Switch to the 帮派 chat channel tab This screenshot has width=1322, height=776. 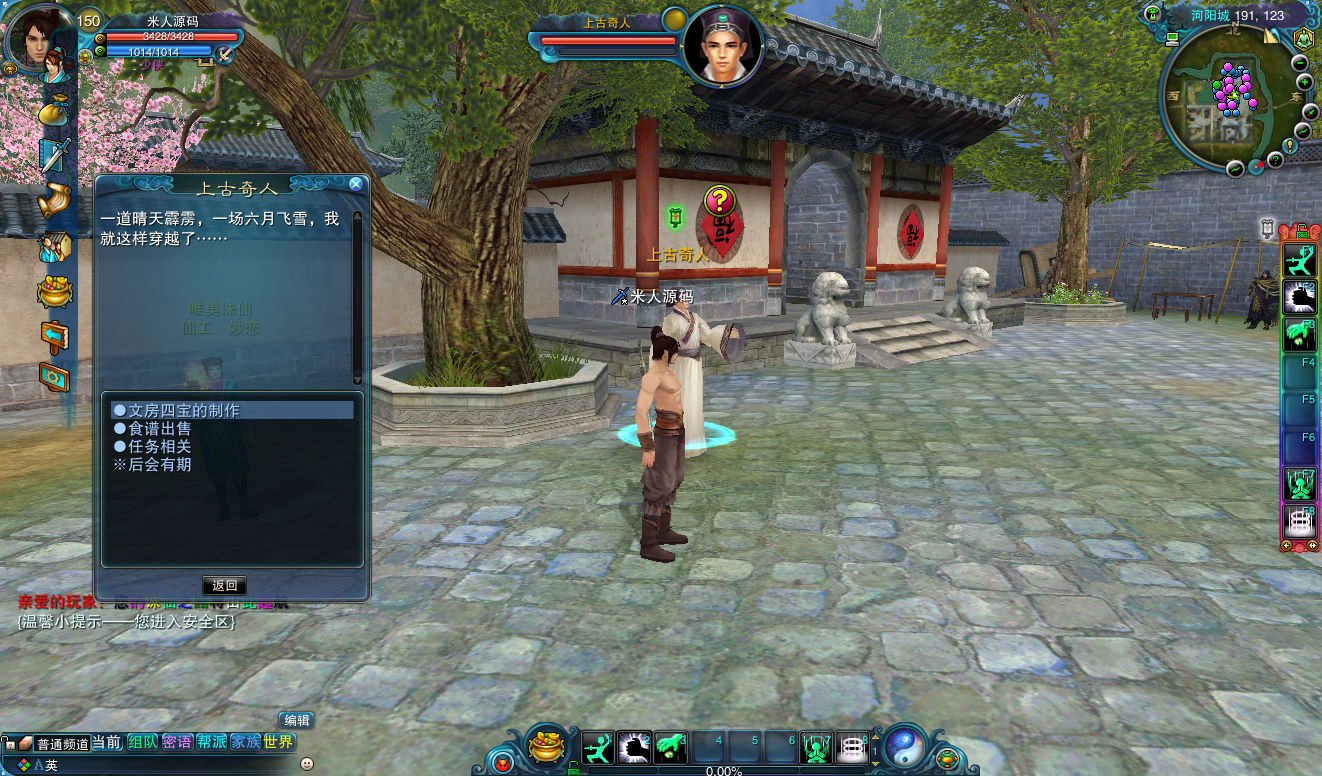[211, 742]
